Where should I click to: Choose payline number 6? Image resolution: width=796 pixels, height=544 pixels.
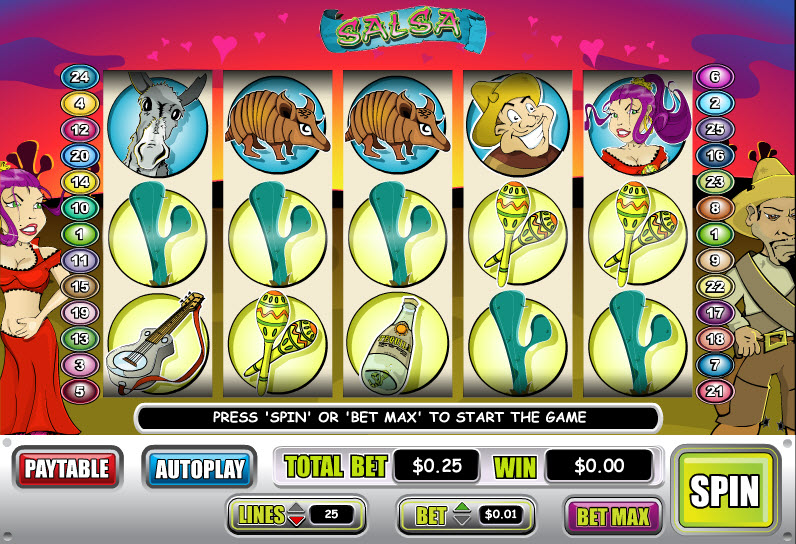pyautogui.click(x=714, y=76)
